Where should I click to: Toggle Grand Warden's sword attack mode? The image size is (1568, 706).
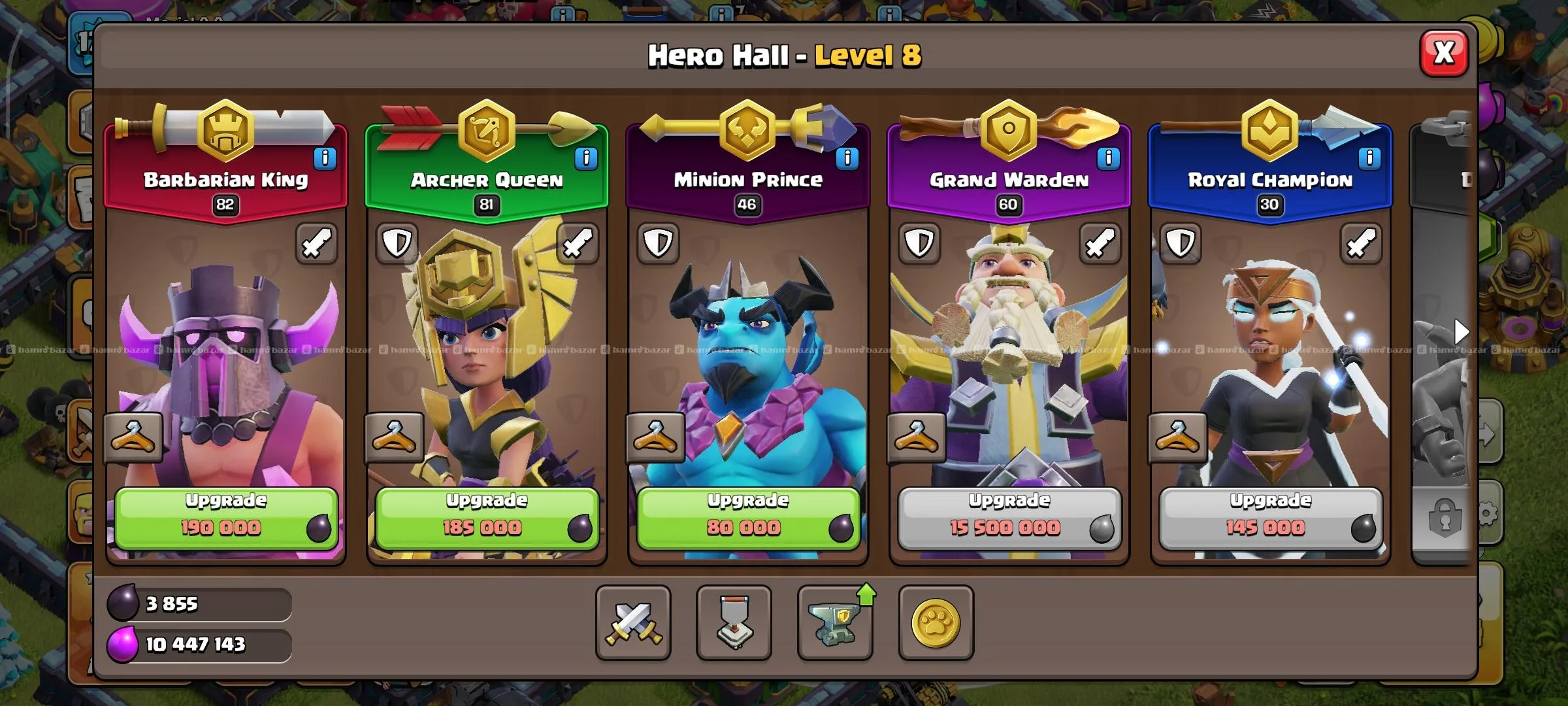click(1100, 244)
